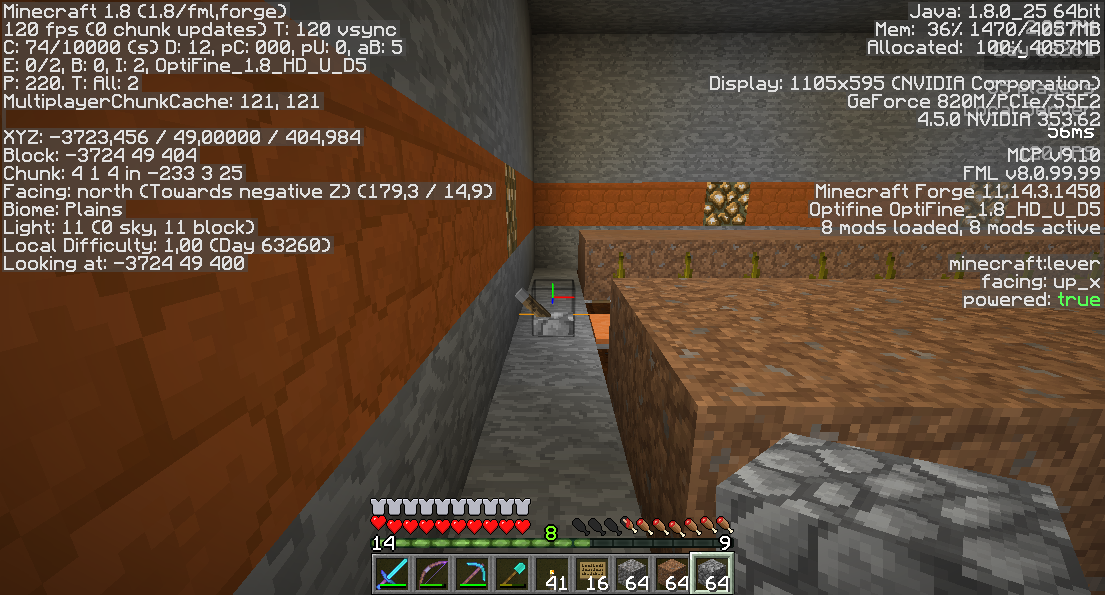Switch to the diamond pickaxe slot

[x=472, y=574]
